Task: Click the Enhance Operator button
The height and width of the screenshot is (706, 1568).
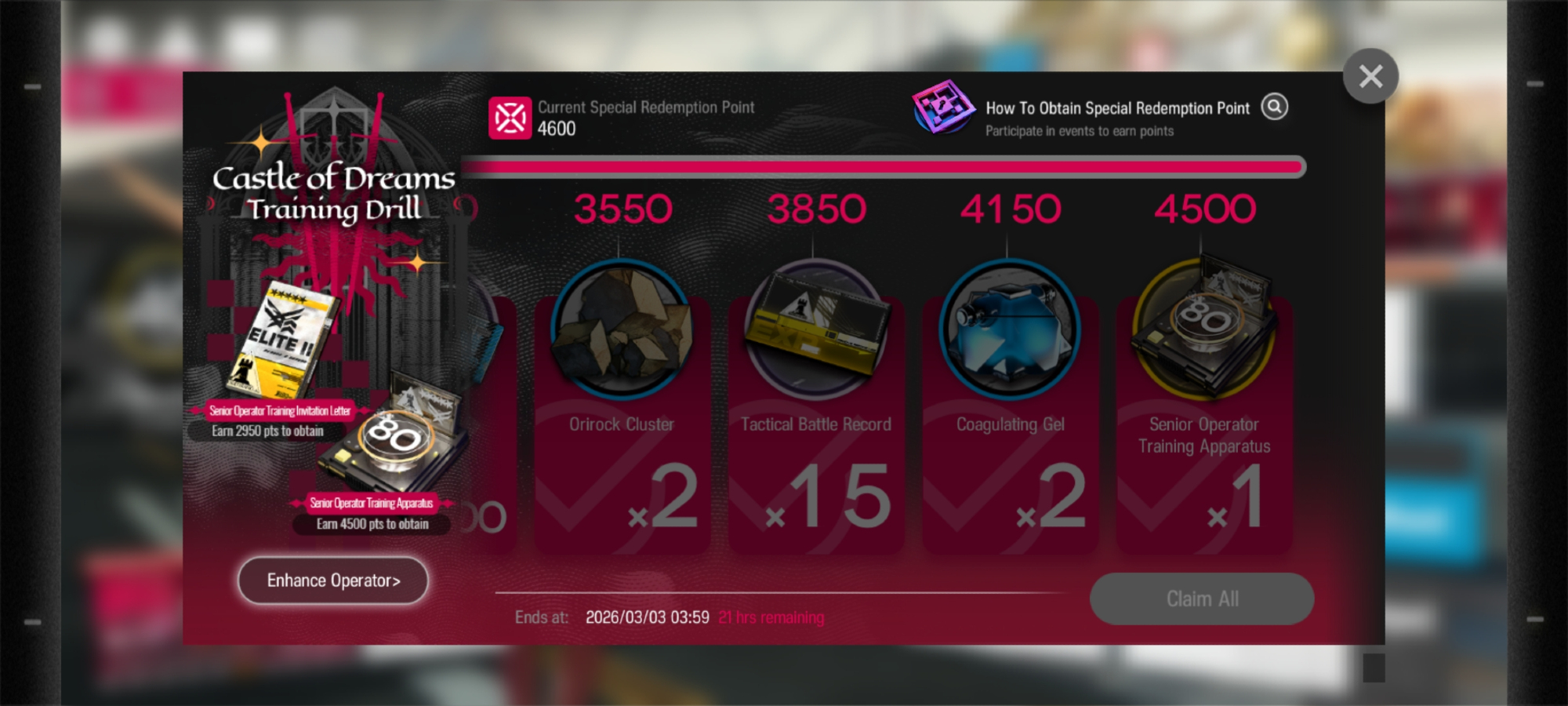Action: coord(333,580)
